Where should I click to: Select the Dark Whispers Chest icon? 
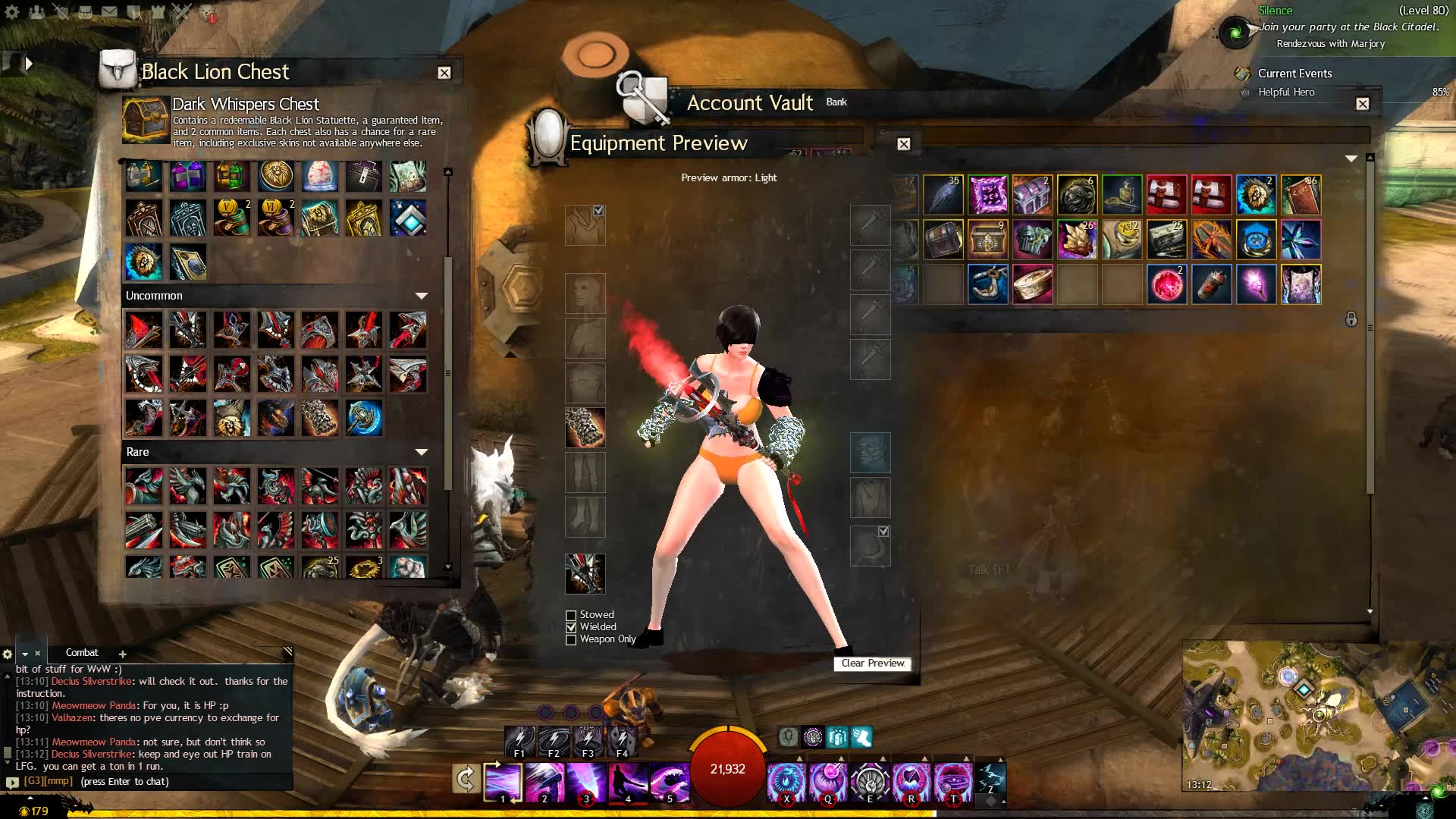tap(146, 120)
